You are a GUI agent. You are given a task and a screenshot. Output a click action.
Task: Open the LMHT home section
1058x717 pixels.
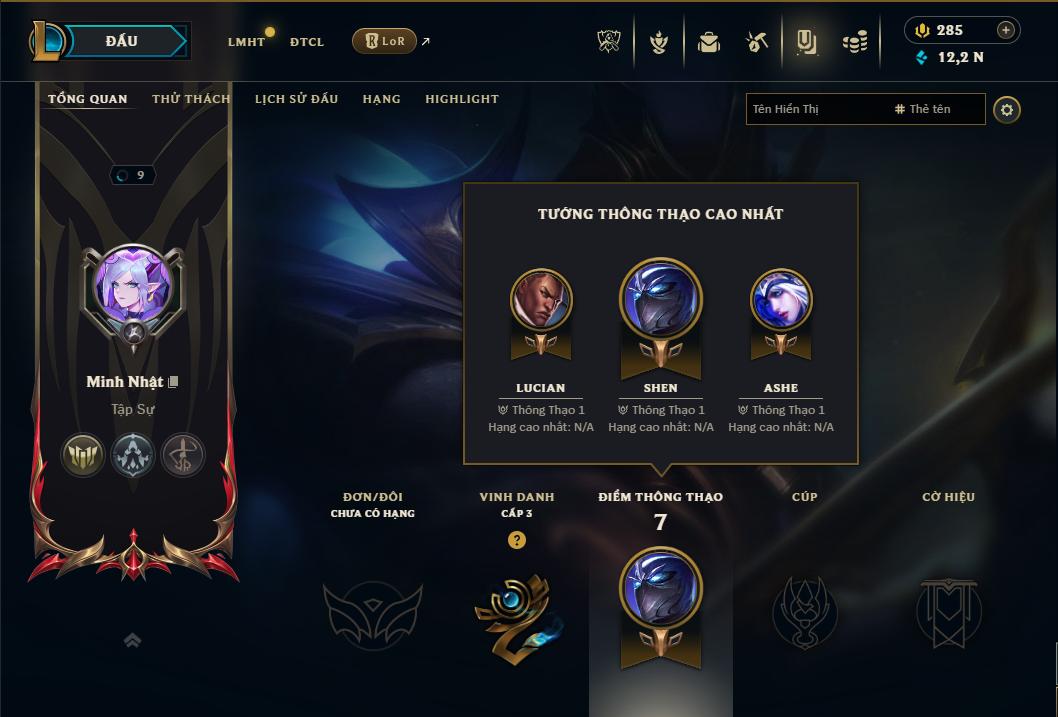point(246,42)
